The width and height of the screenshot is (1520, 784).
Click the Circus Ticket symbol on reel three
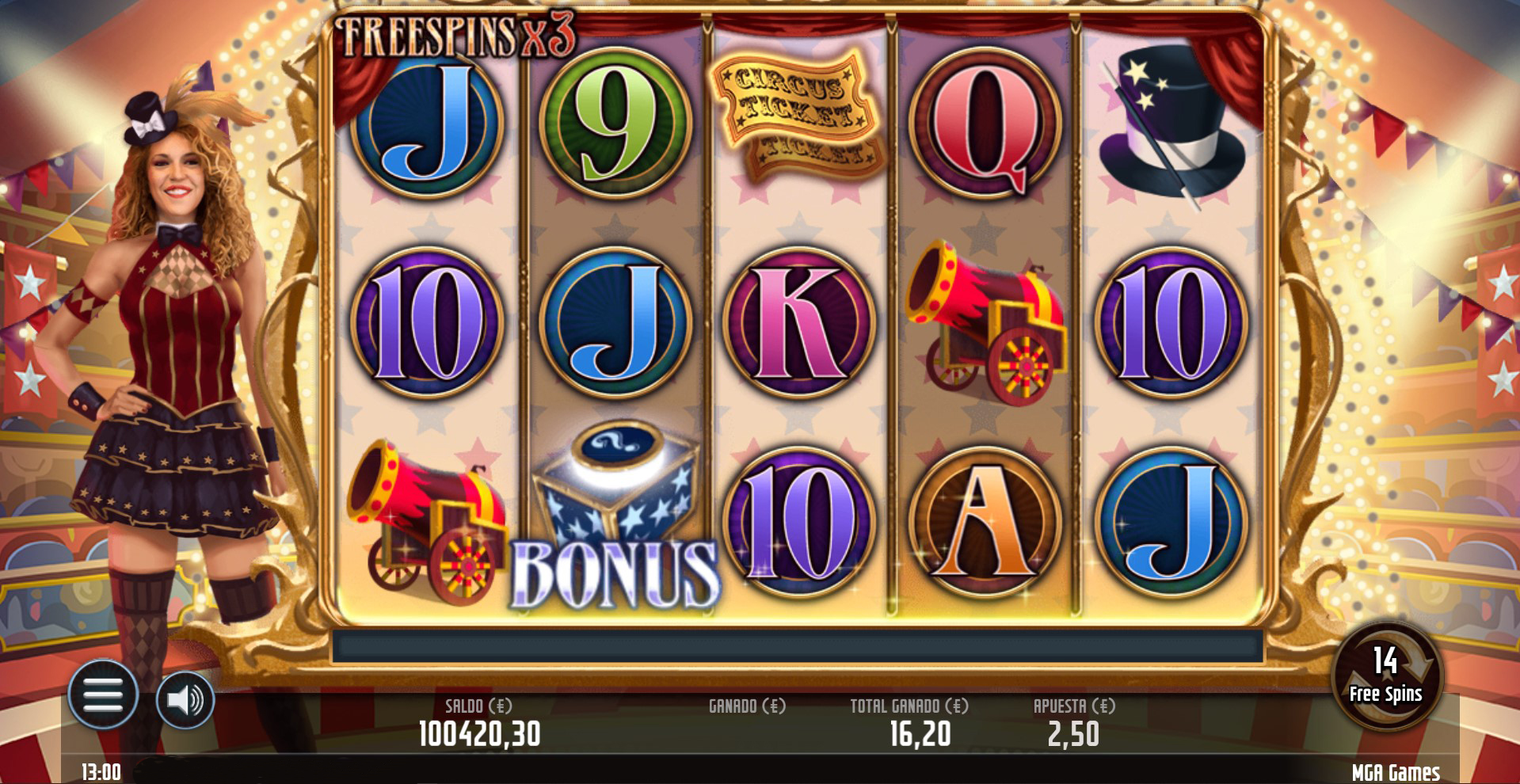click(796, 115)
